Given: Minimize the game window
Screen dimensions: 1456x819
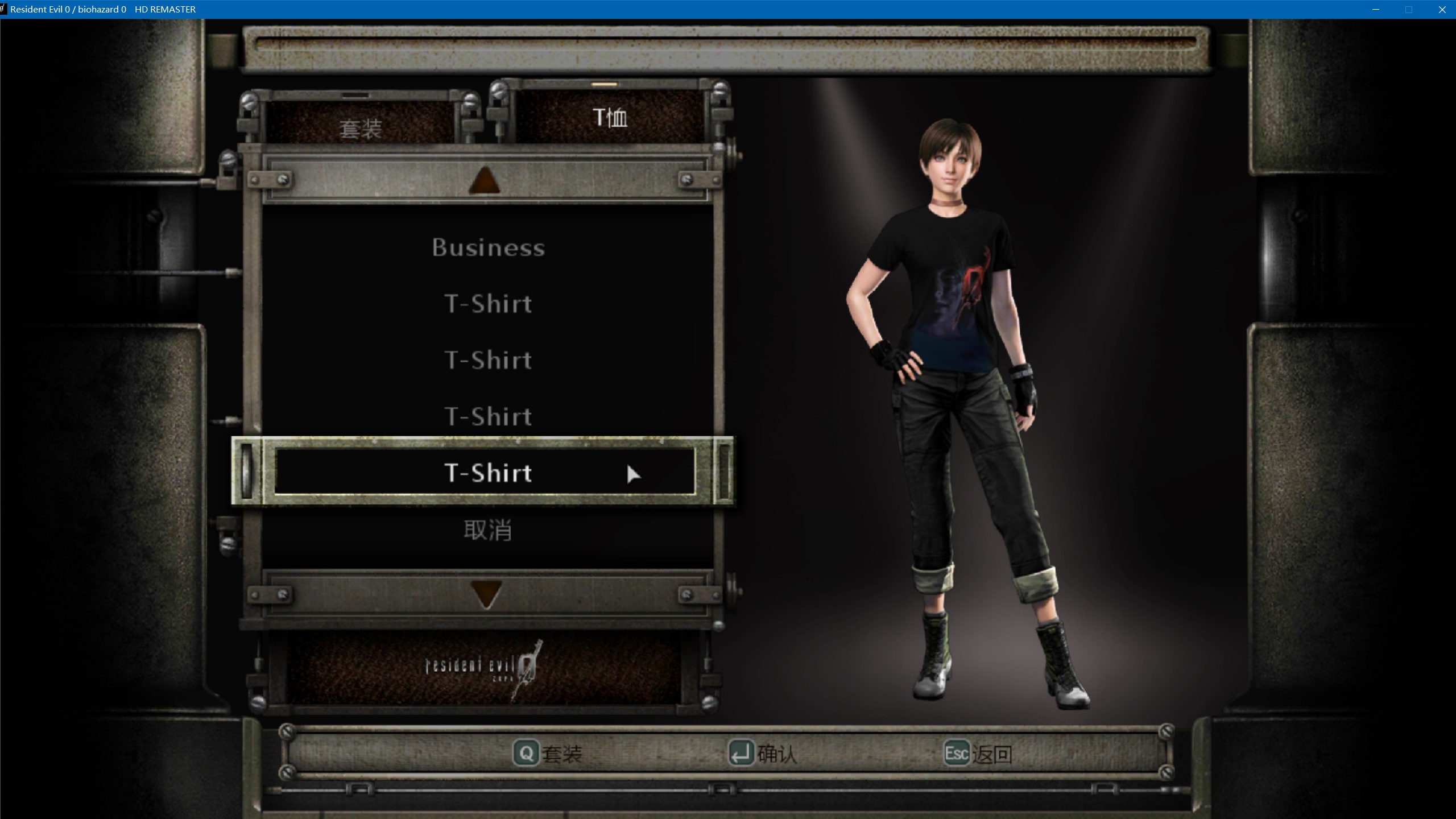Looking at the screenshot, I should (x=1376, y=10).
